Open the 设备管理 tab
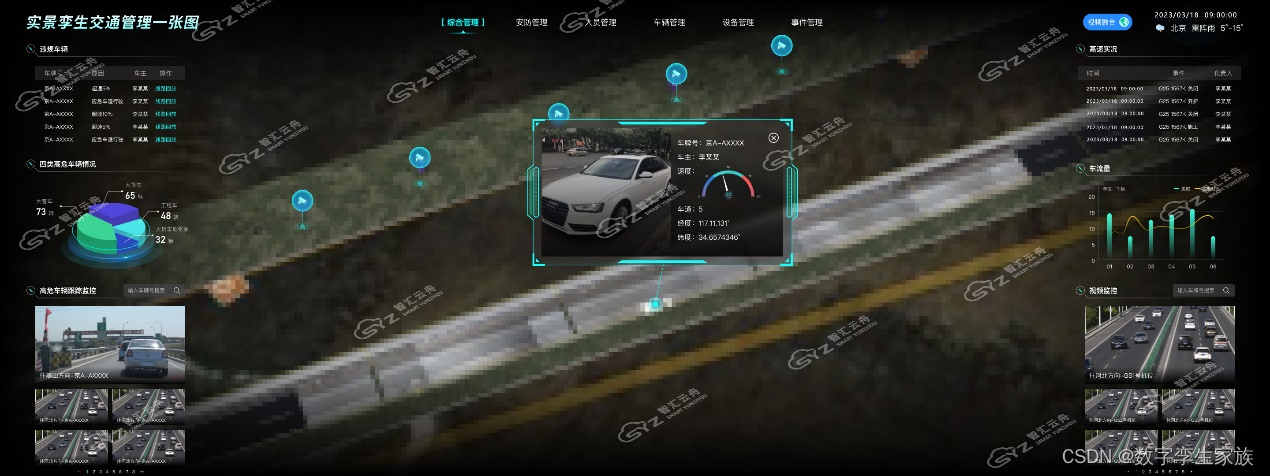Viewport: 1270px width, 476px height. pos(738,22)
